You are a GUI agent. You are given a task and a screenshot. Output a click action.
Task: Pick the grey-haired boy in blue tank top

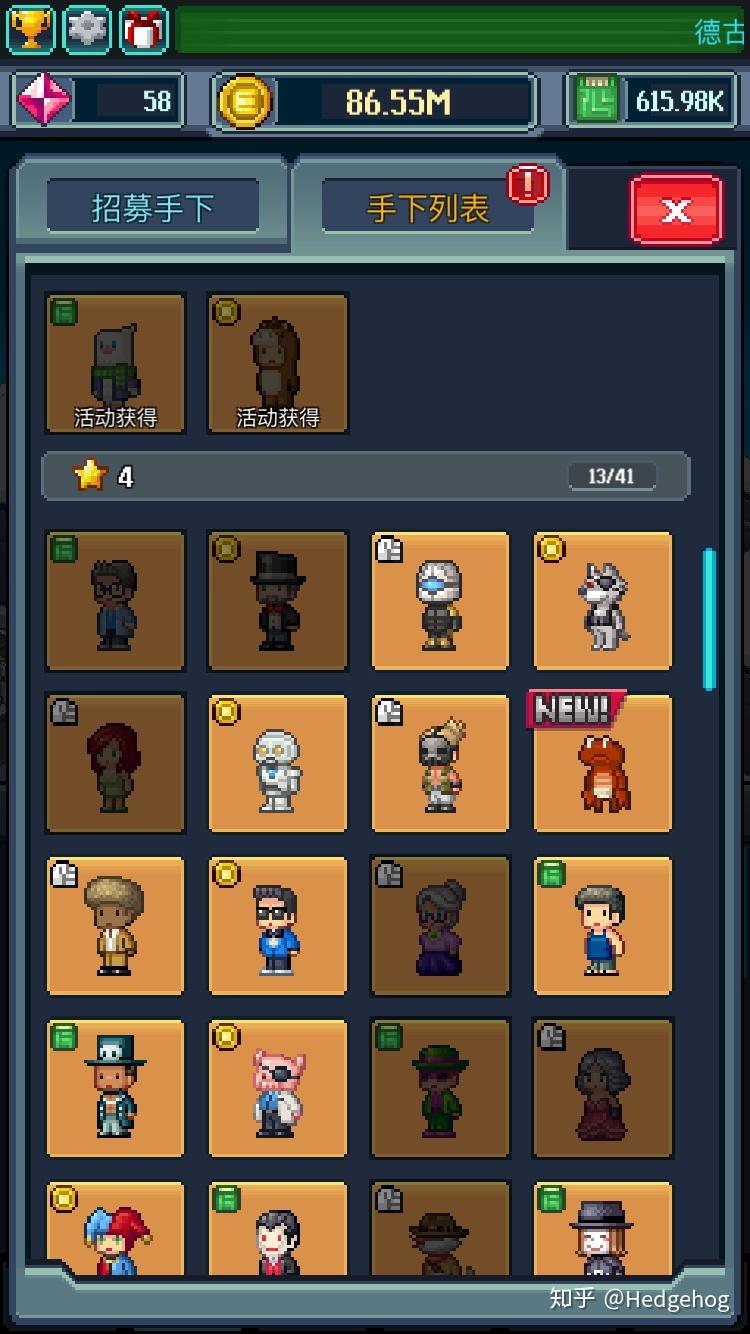pos(602,926)
